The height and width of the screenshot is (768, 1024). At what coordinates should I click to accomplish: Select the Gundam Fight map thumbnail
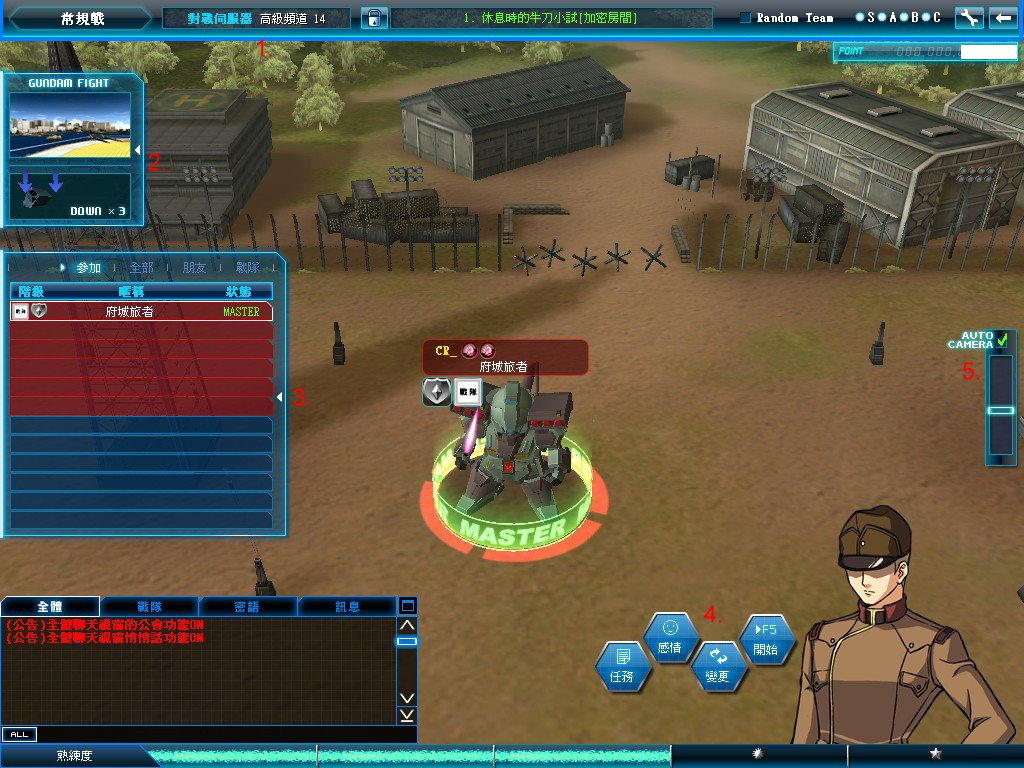(x=70, y=126)
